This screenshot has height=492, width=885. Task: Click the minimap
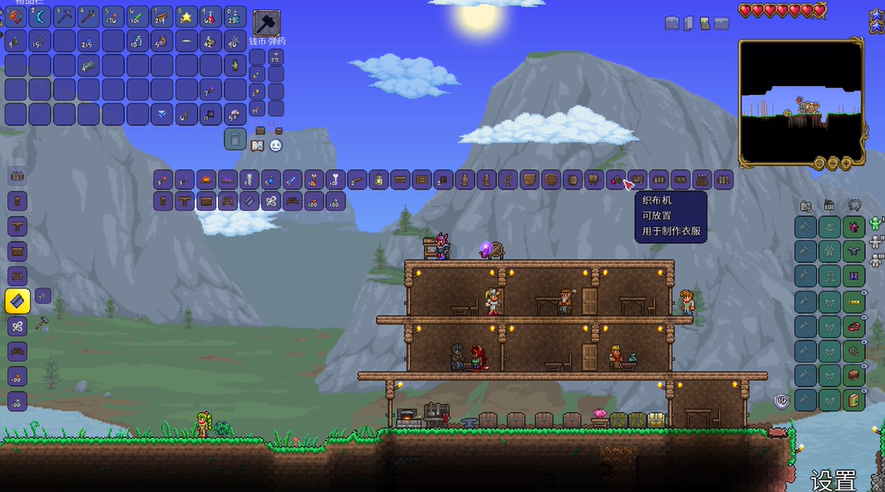801,101
